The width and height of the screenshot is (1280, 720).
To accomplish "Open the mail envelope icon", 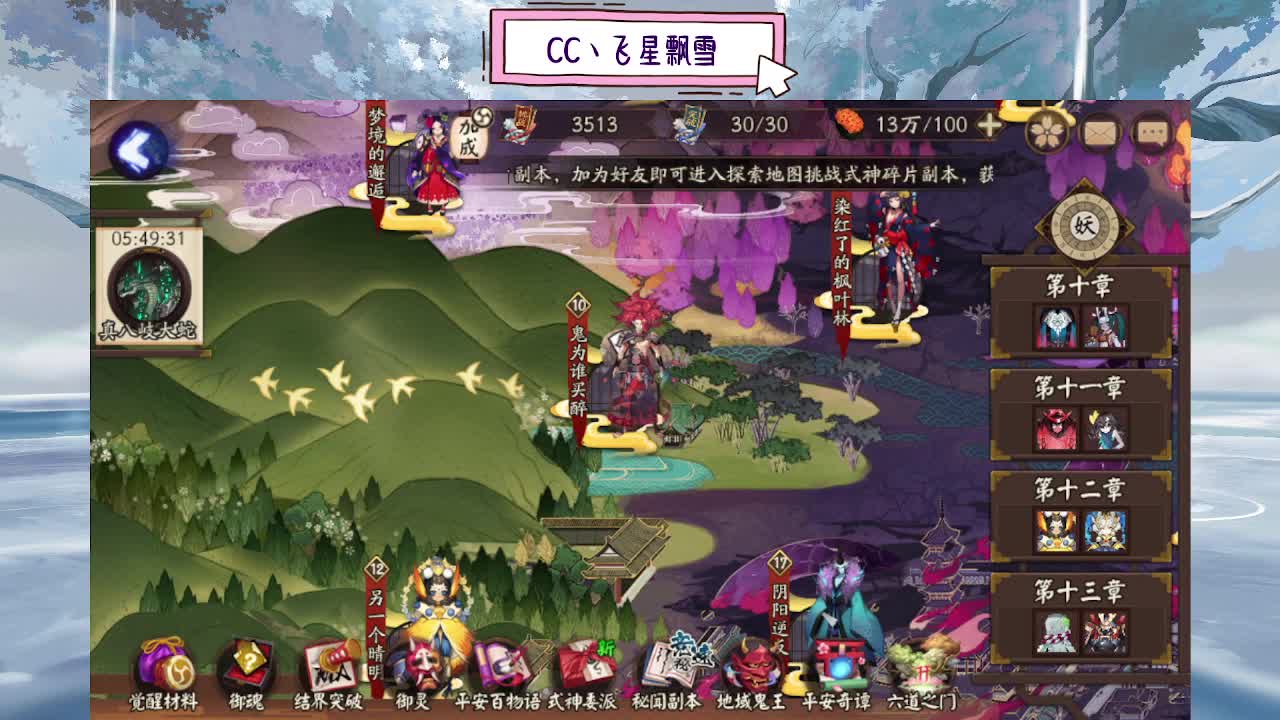I will (1102, 130).
